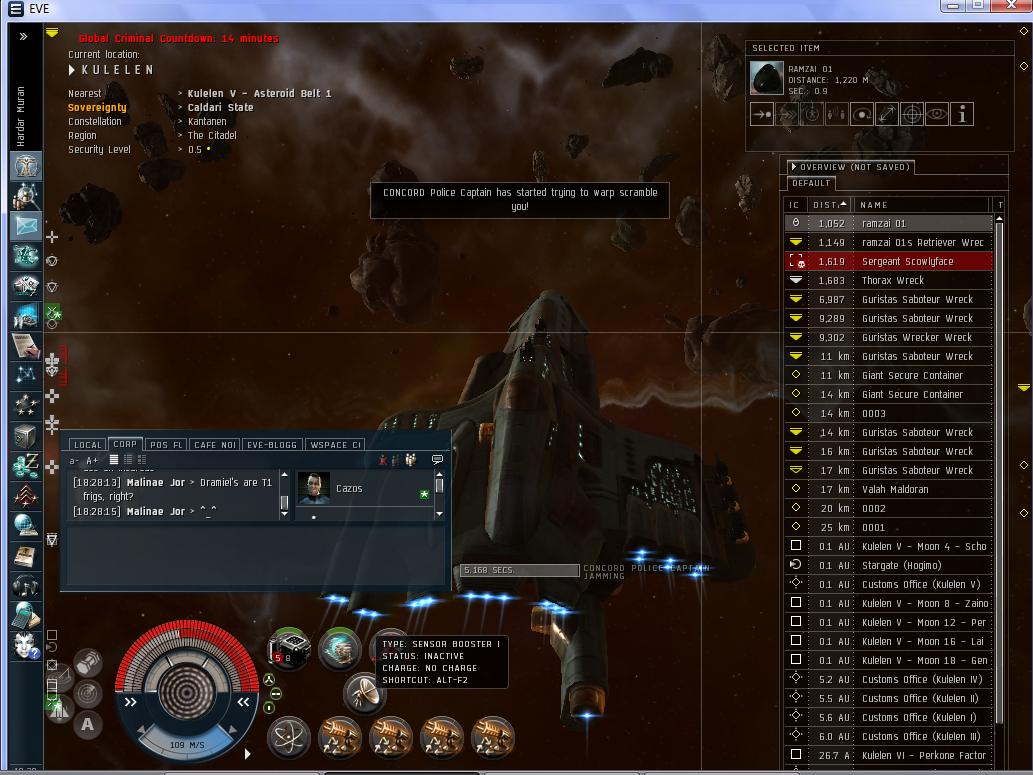
Task: Select Sergeant Scowlyface in the overview
Action: [906, 261]
